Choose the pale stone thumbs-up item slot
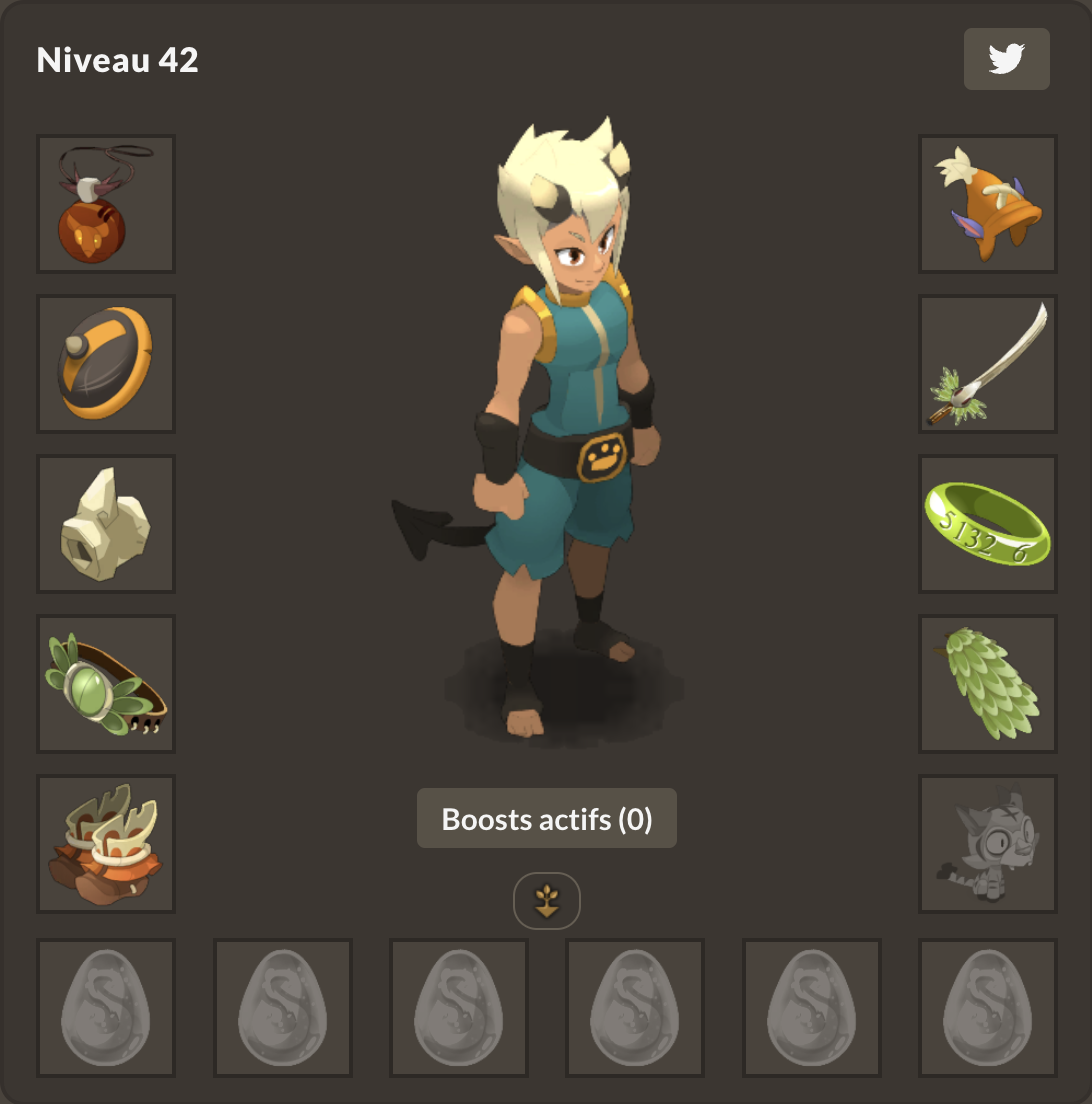 106,524
